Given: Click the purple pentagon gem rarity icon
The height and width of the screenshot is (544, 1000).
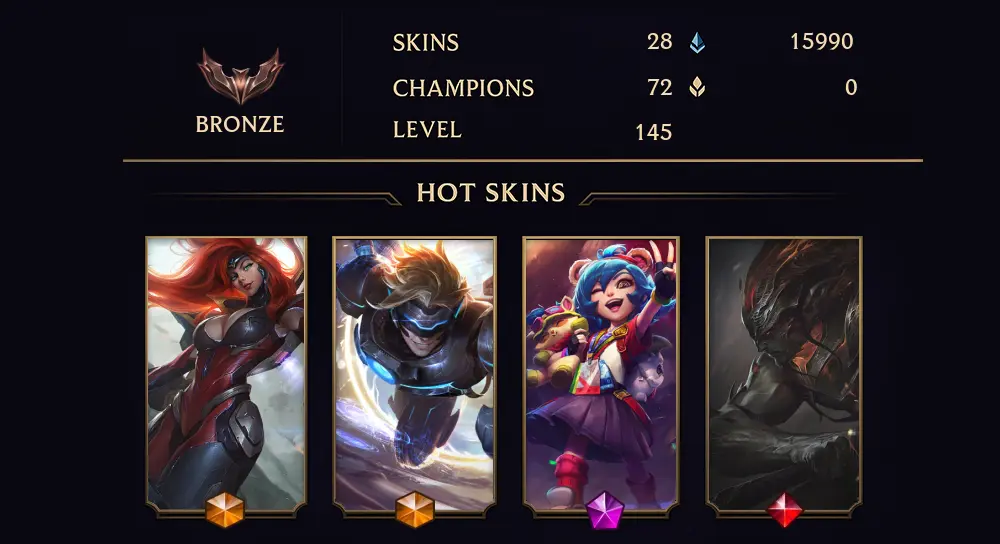Looking at the screenshot, I should click(605, 511).
